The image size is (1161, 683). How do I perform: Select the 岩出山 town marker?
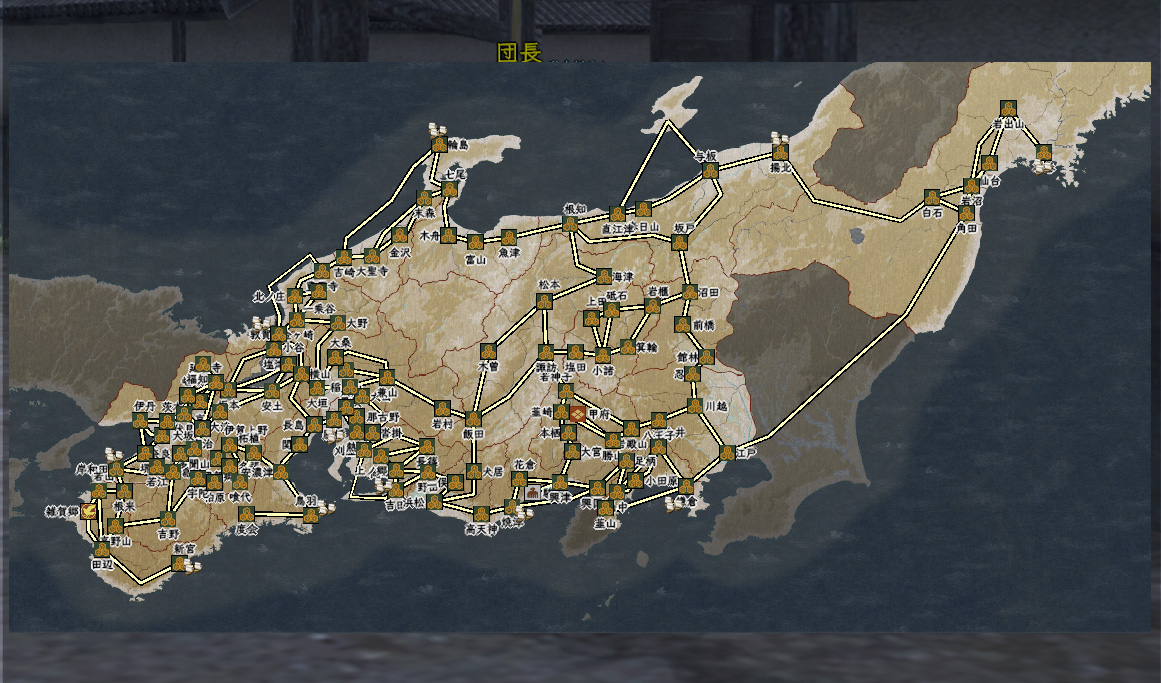1008,108
